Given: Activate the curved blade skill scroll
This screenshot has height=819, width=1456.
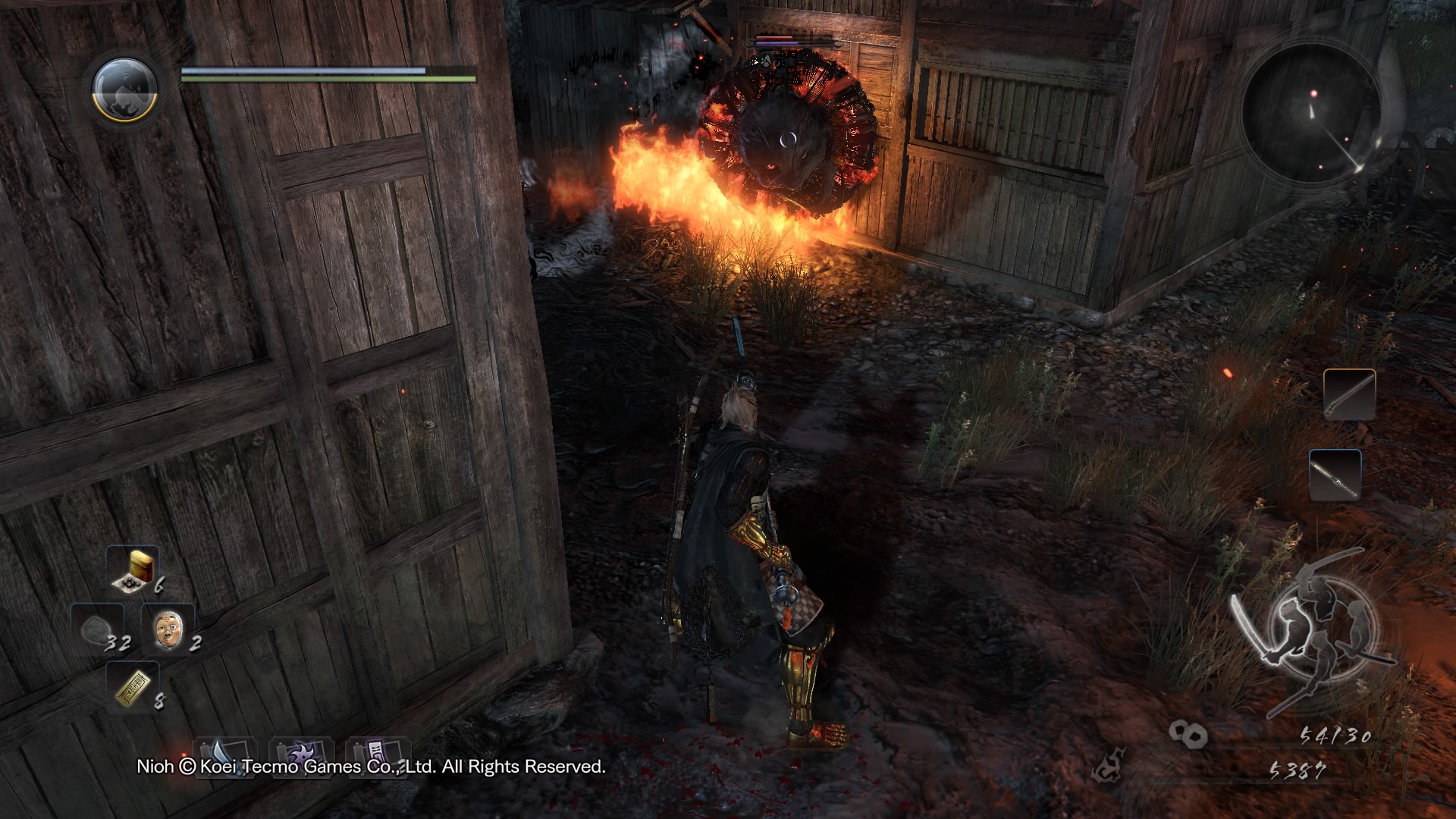Looking at the screenshot, I should coord(226,753).
